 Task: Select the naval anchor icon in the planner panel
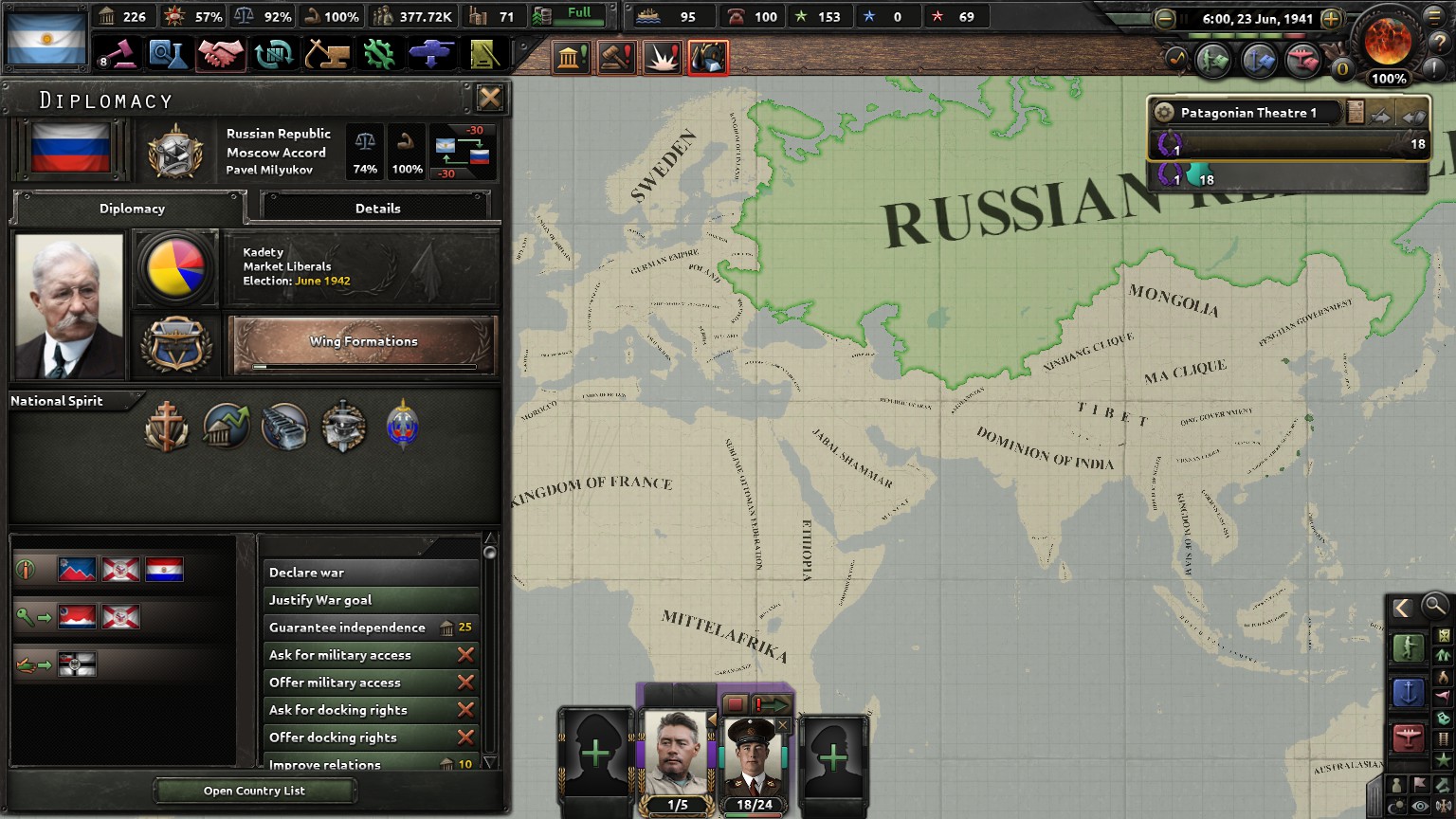point(1410,692)
